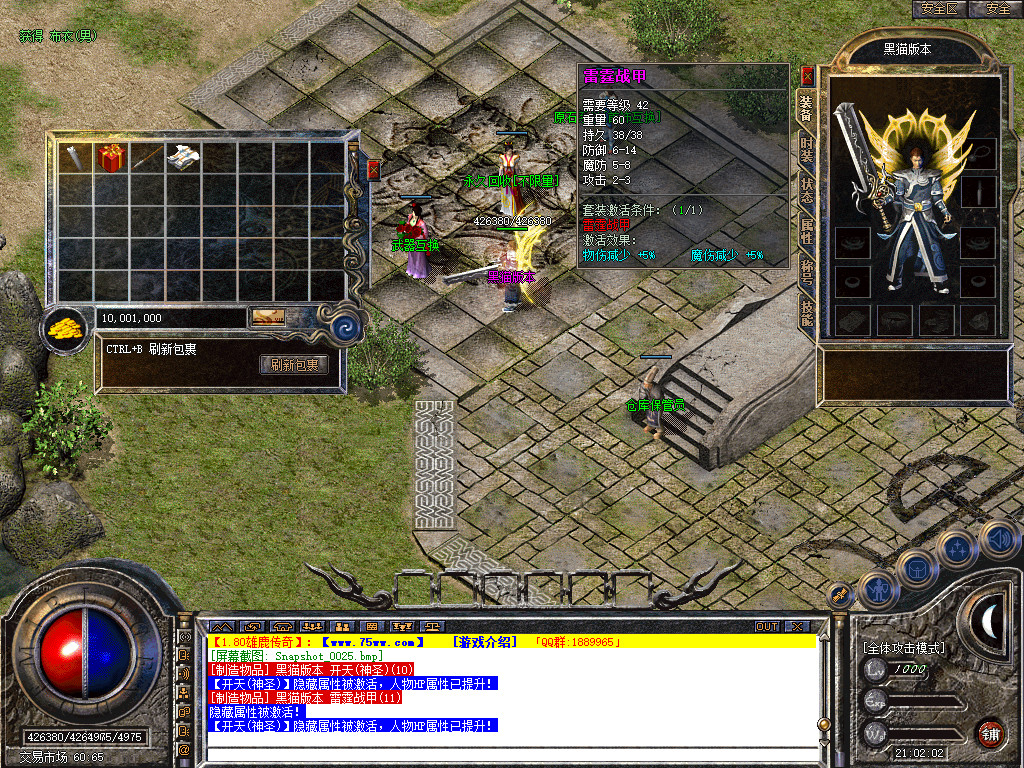Open the red 铺 shop button
The image size is (1024, 768).
[990, 732]
